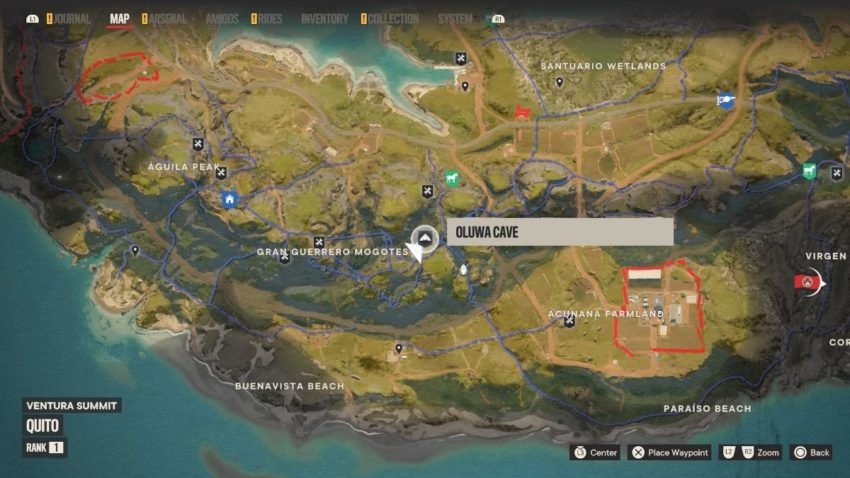Image resolution: width=850 pixels, height=478 pixels.
Task: Open the Amigos tab
Action: (221, 18)
